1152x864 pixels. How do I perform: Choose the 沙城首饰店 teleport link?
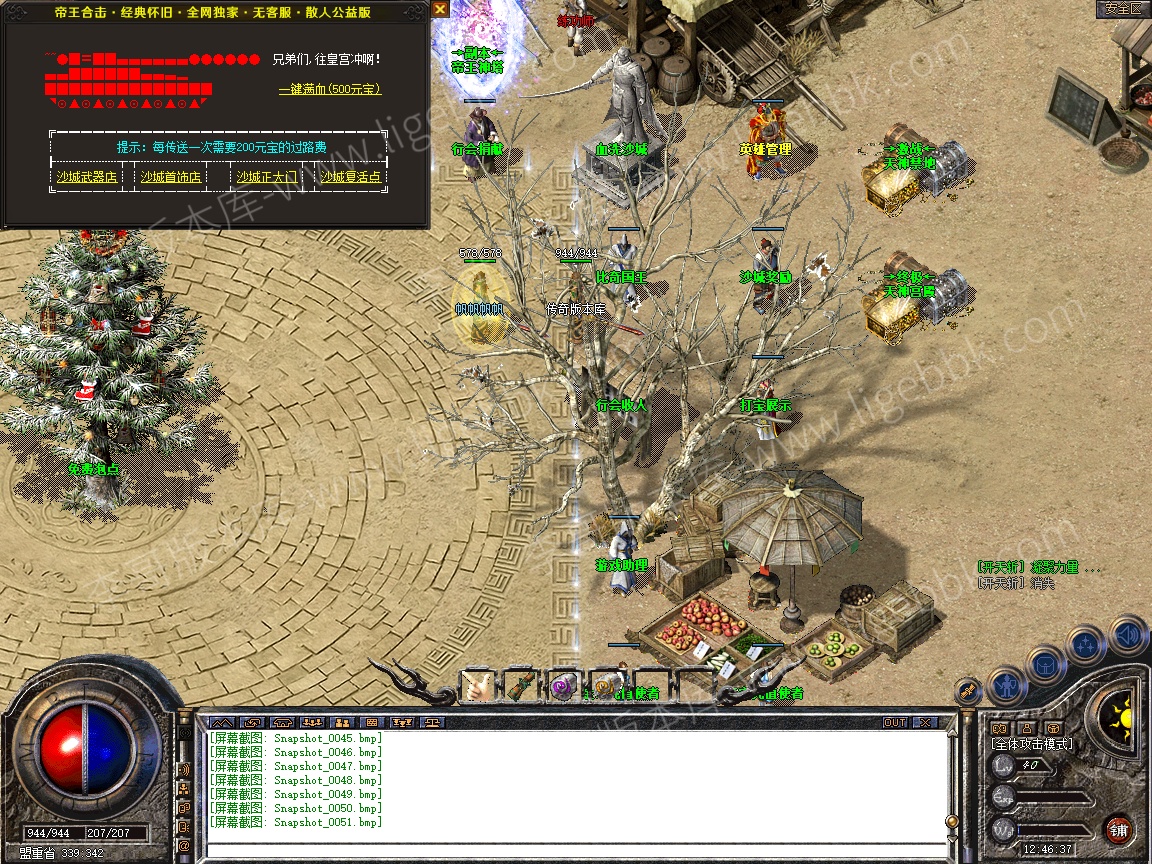(x=170, y=178)
